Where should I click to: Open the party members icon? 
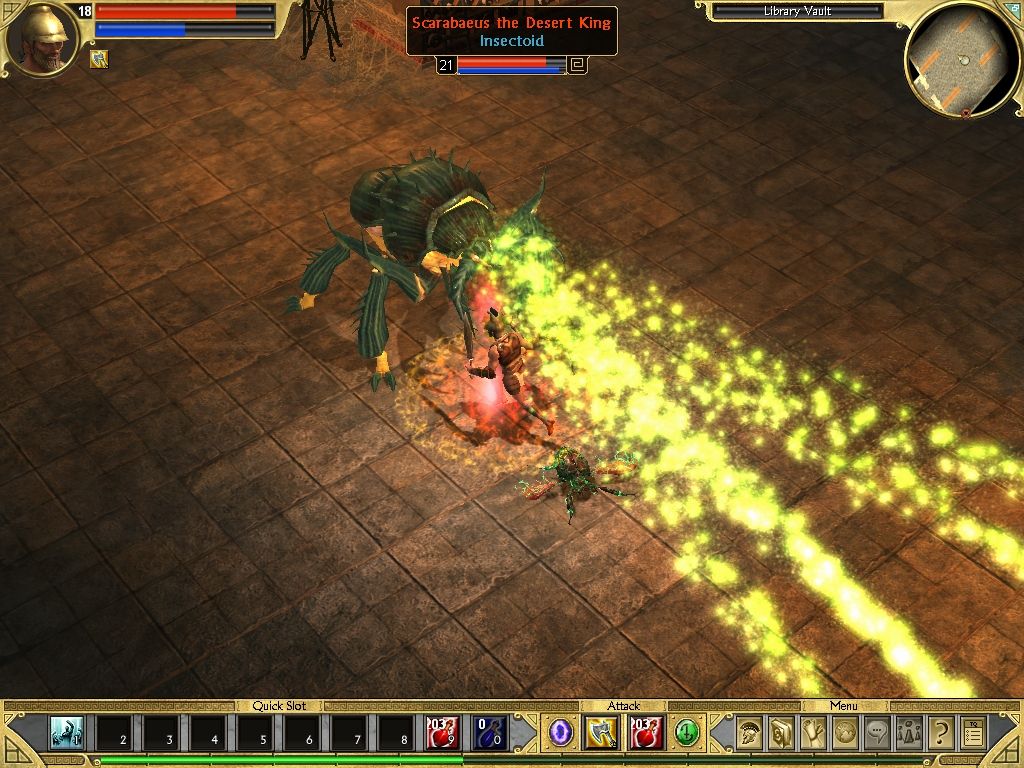point(909,734)
